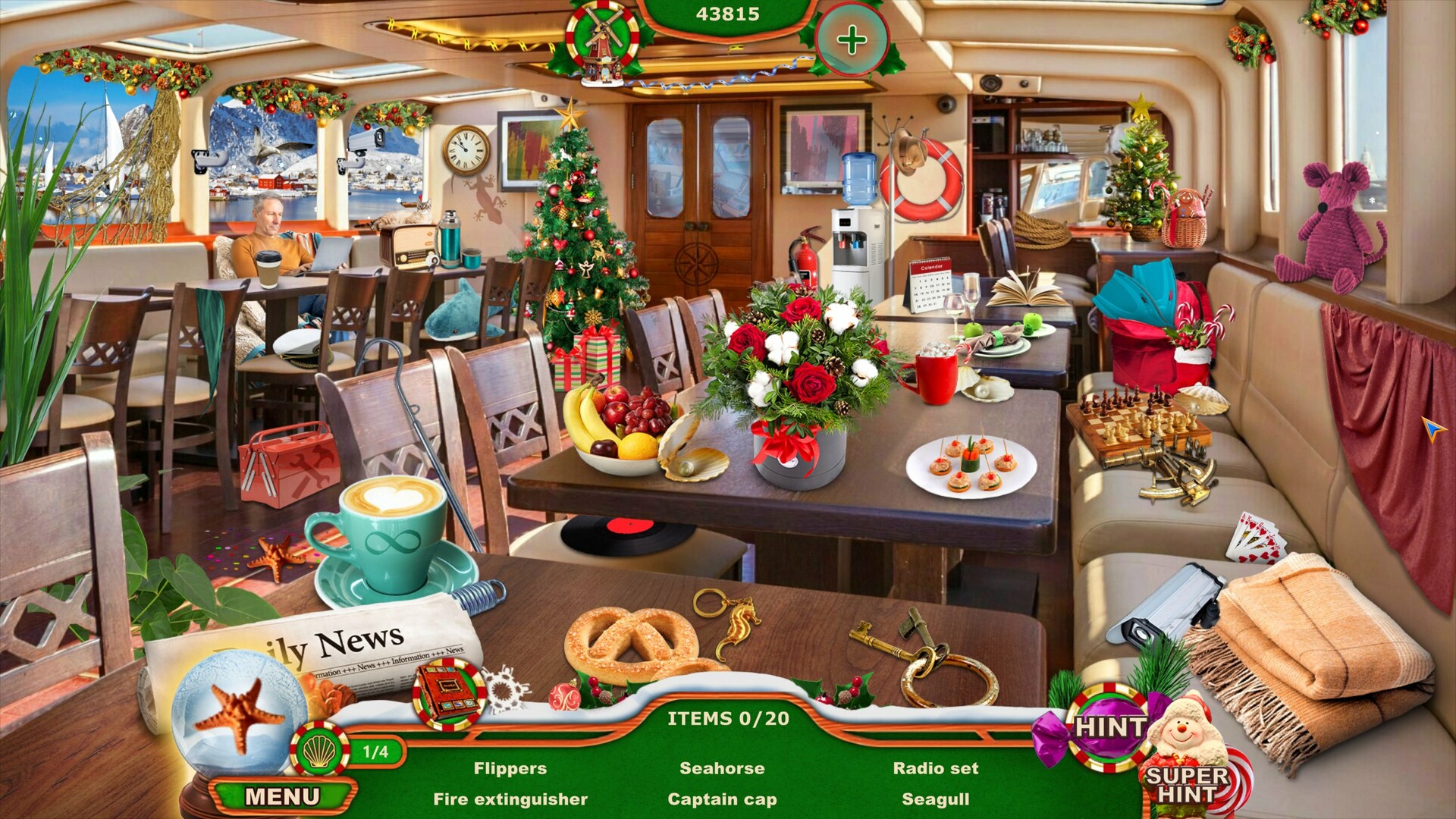This screenshot has height=819, width=1456.
Task: Select "Seagull" in the item list
Action: coord(936,799)
